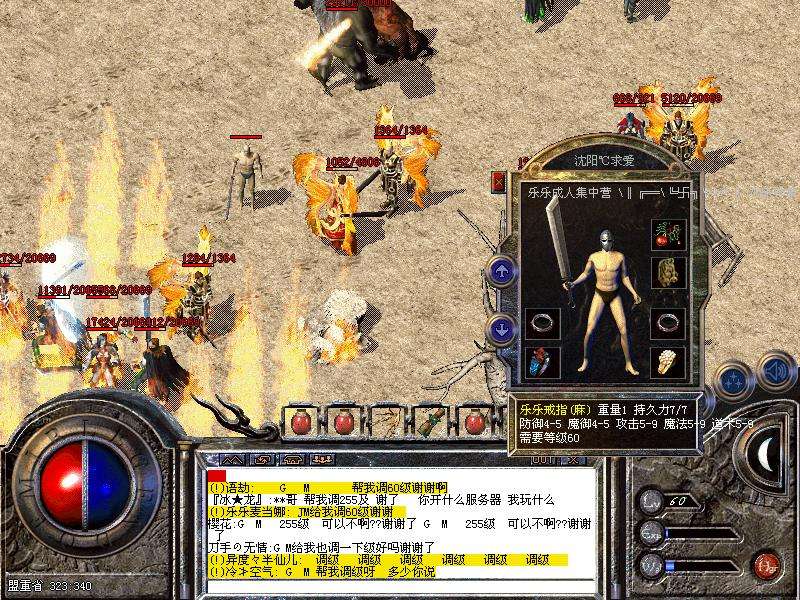Click the round blue sparkle button
Image resolution: width=800 pixels, height=600 pixels.
(x=735, y=380)
